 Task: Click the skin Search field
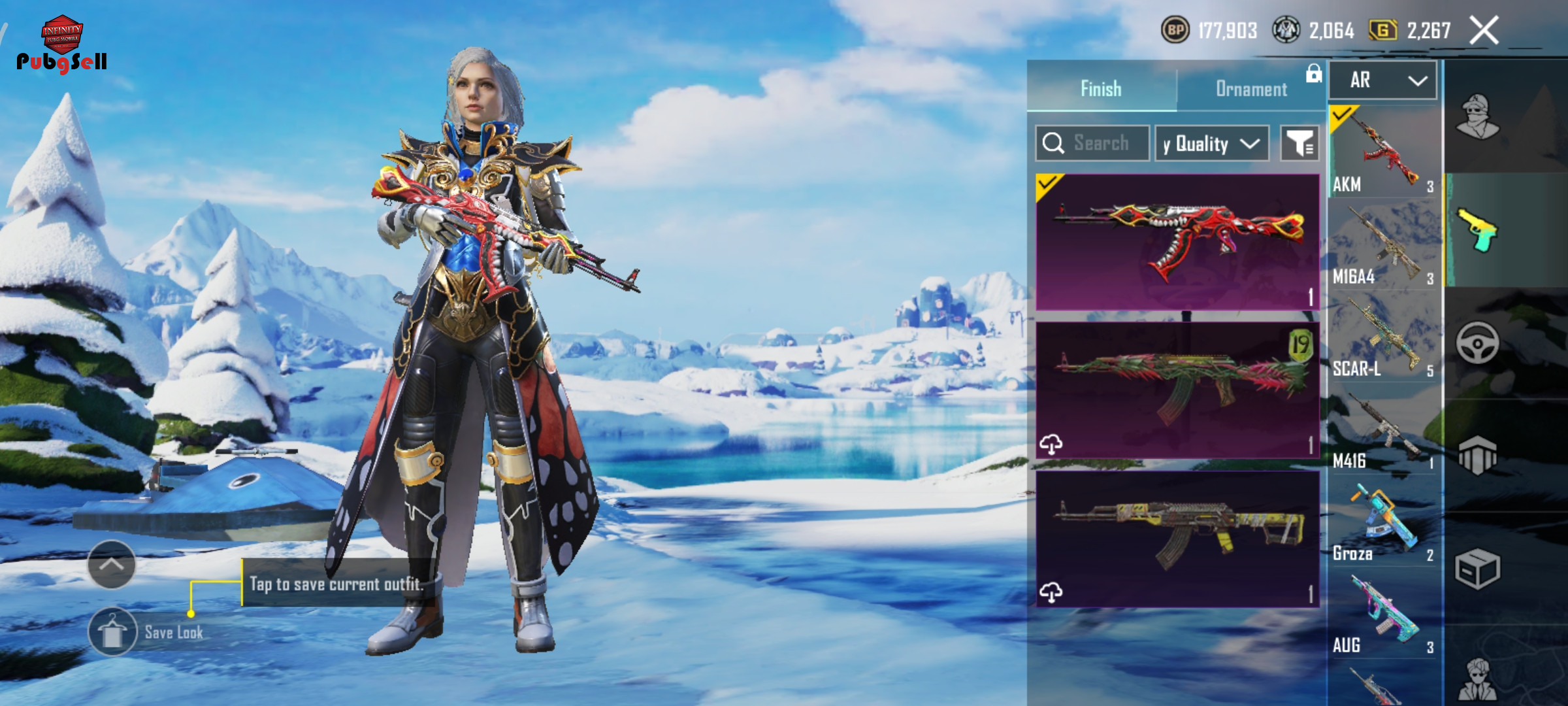coord(1092,143)
